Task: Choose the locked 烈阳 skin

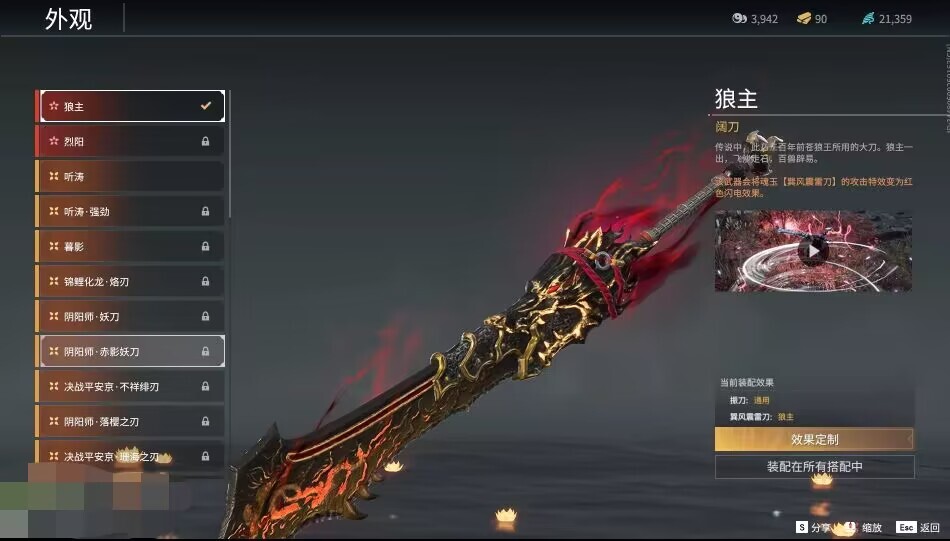Action: (x=130, y=141)
